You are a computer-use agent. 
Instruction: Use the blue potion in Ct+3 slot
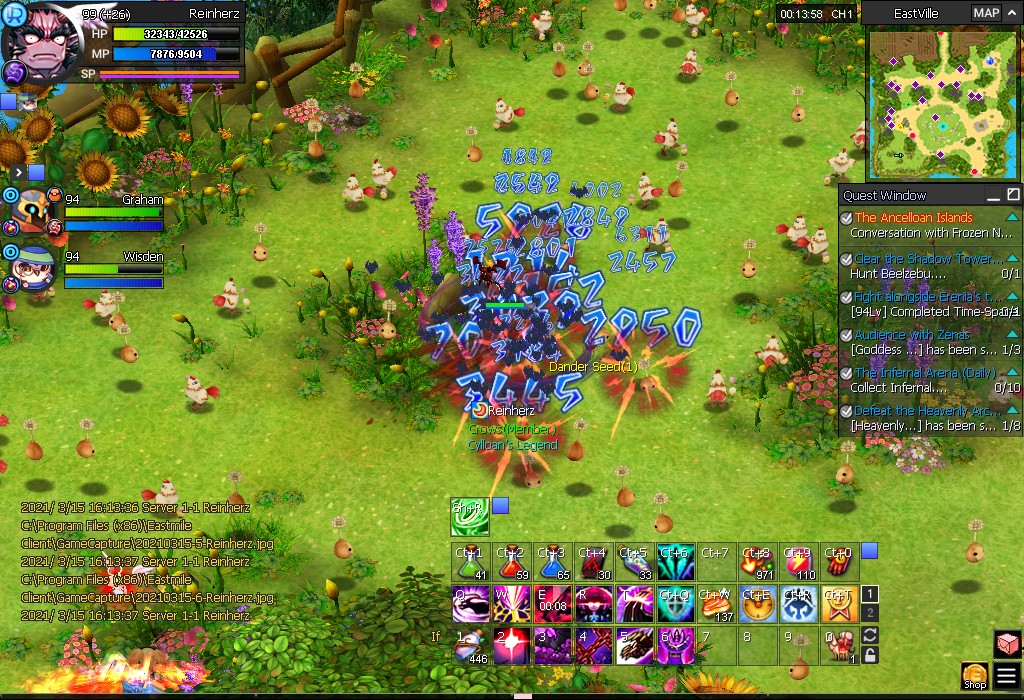click(x=552, y=564)
